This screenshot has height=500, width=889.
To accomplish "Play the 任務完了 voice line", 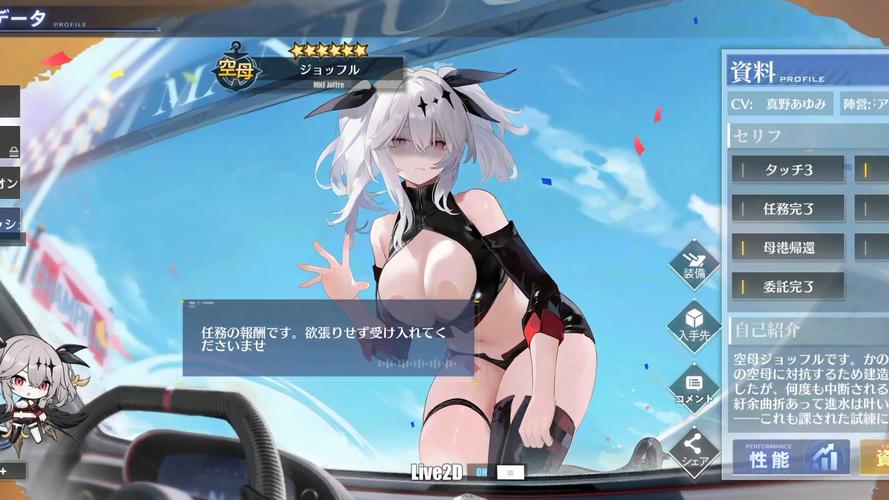I will coord(788,208).
